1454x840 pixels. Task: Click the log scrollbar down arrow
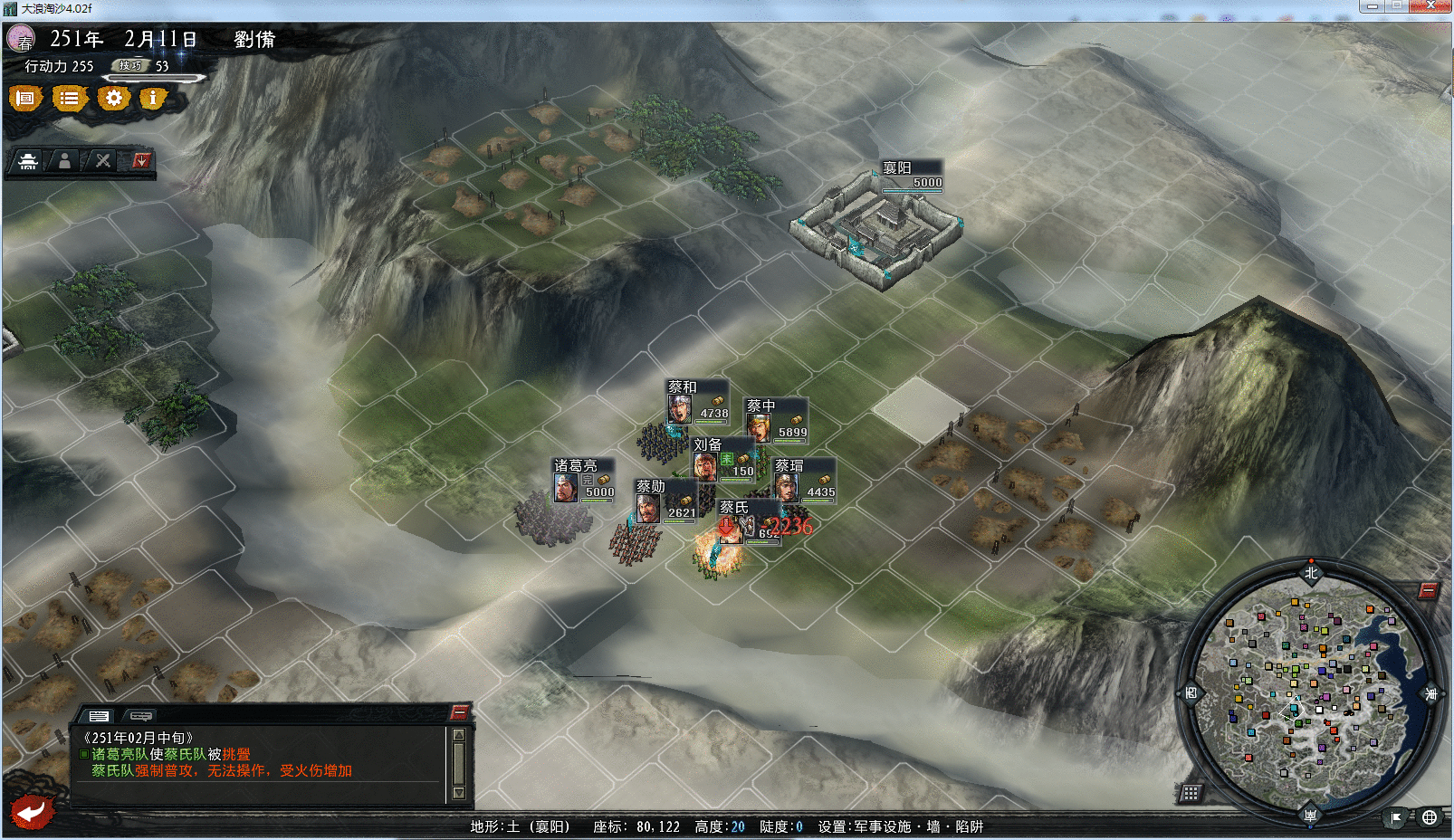coord(459,793)
